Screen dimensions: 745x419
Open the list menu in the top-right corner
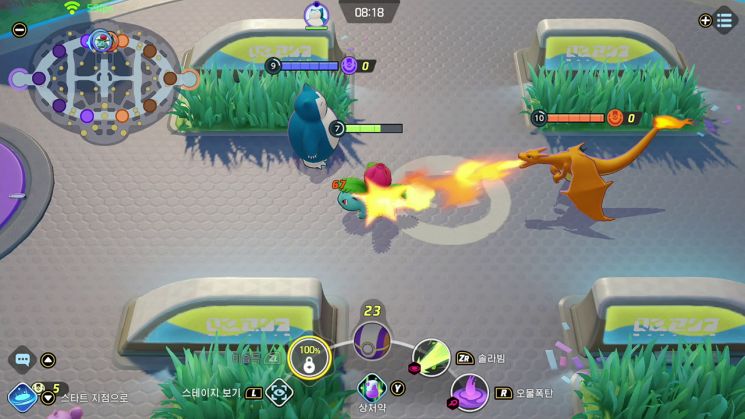coord(724,20)
